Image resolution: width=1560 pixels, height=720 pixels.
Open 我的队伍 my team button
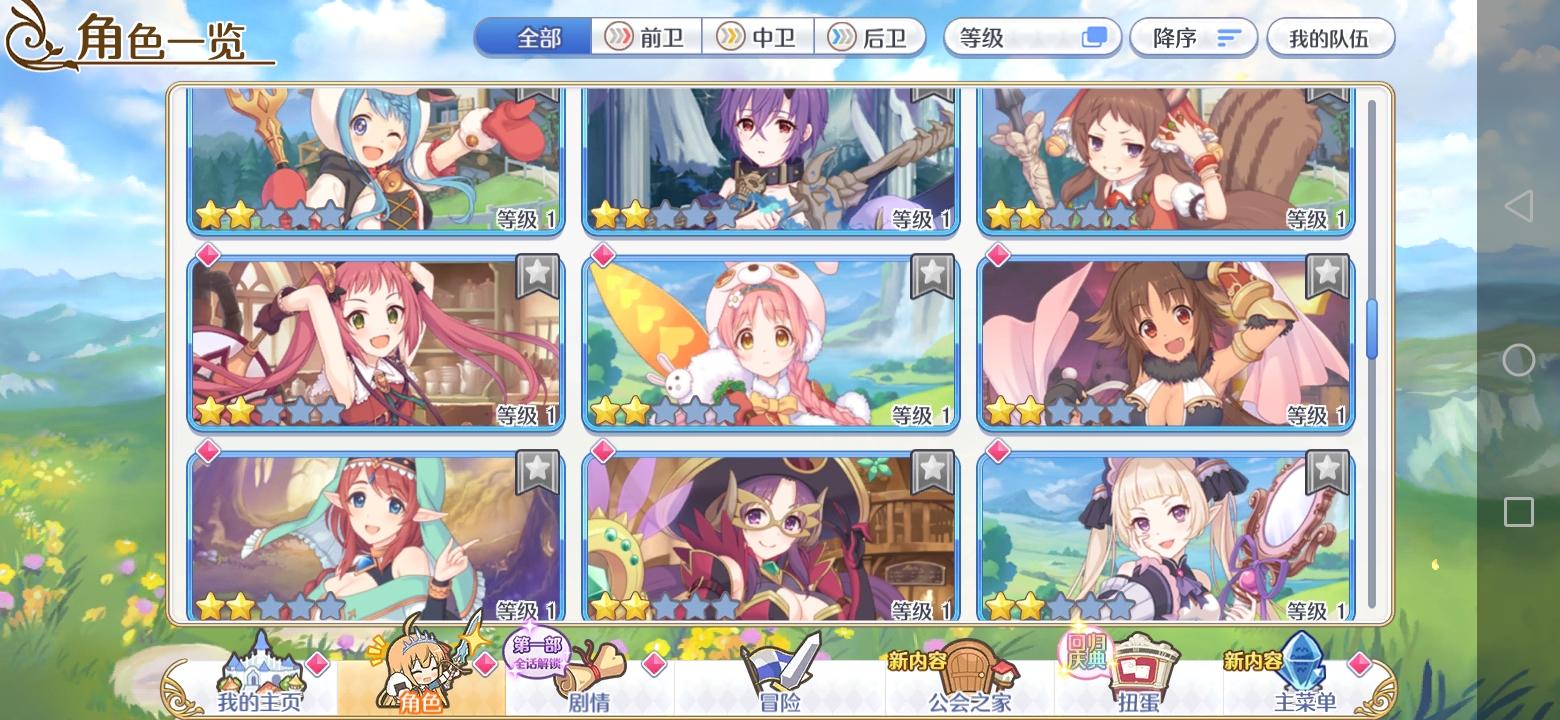pos(1330,37)
